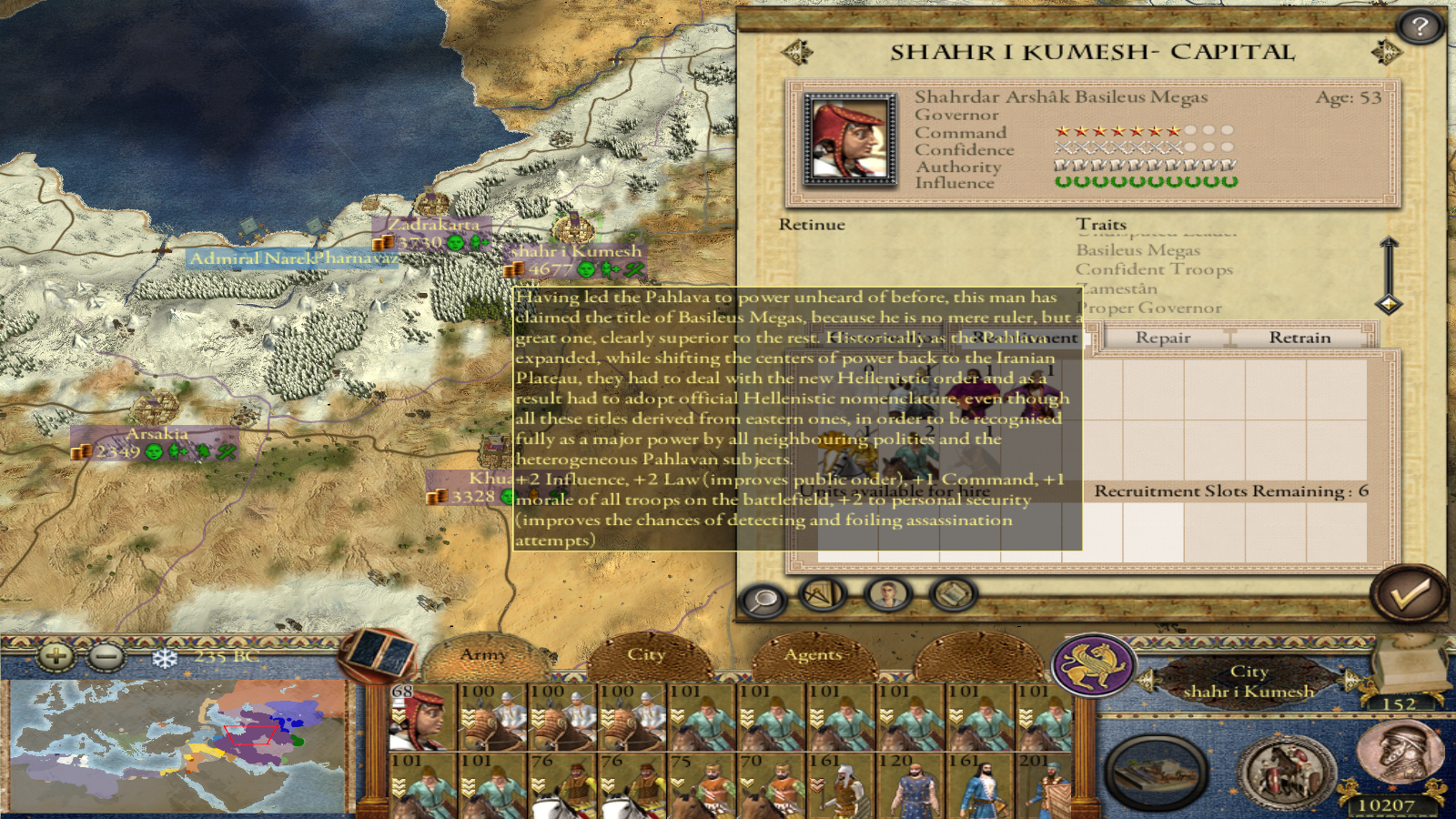The width and height of the screenshot is (1456, 819).
Task: Click the governor portrait of Shahrdar Arshâk
Action: (849, 139)
